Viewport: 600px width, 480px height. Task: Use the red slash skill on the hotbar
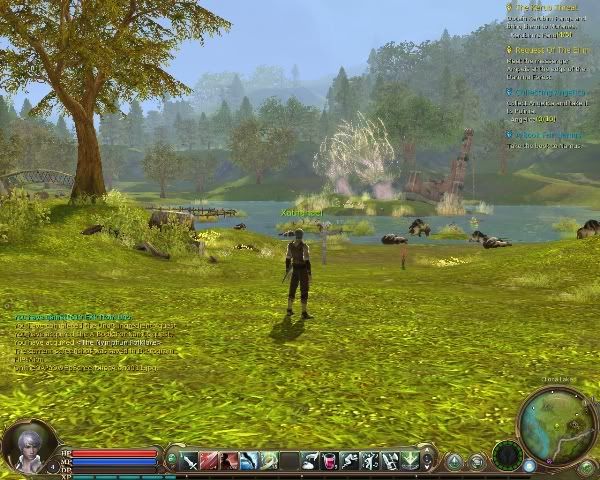[208, 460]
